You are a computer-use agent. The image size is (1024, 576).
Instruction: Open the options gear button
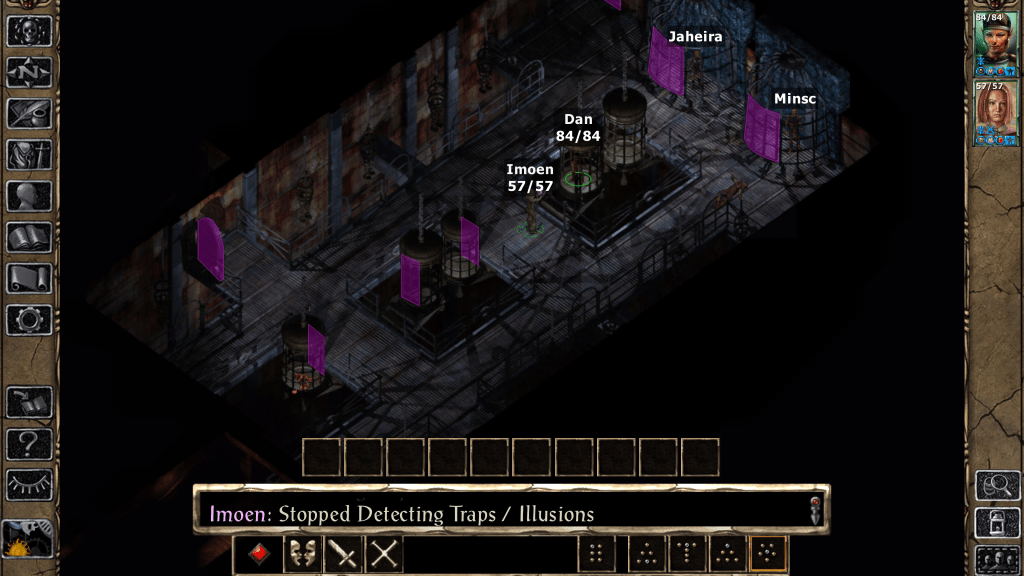tap(29, 320)
